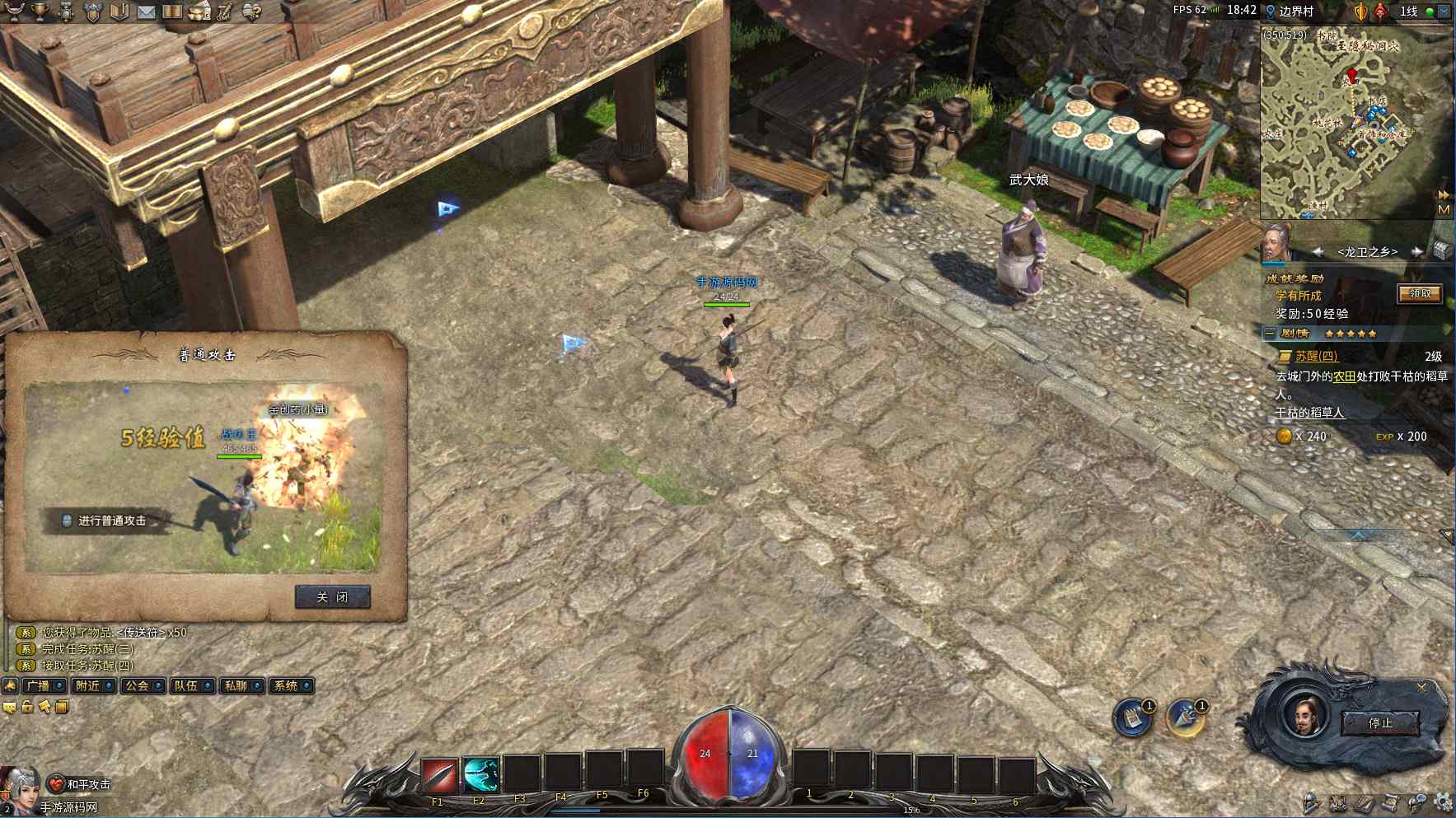Select the 干枯的稻草人 quest target link

pos(1309,413)
